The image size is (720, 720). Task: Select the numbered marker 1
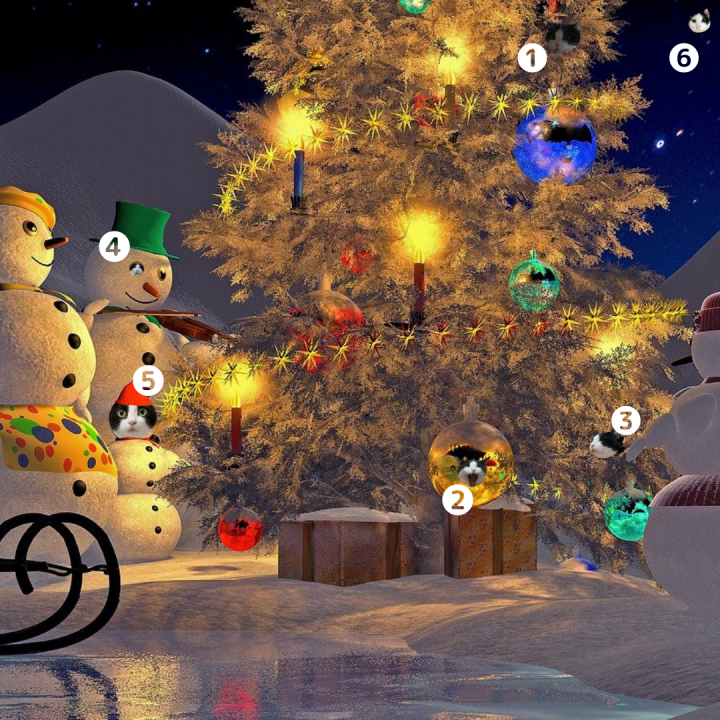click(532, 58)
